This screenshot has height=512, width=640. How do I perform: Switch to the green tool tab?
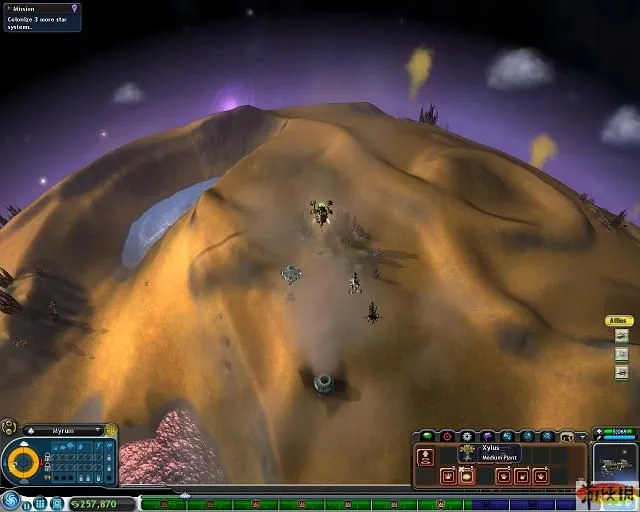click(x=426, y=436)
